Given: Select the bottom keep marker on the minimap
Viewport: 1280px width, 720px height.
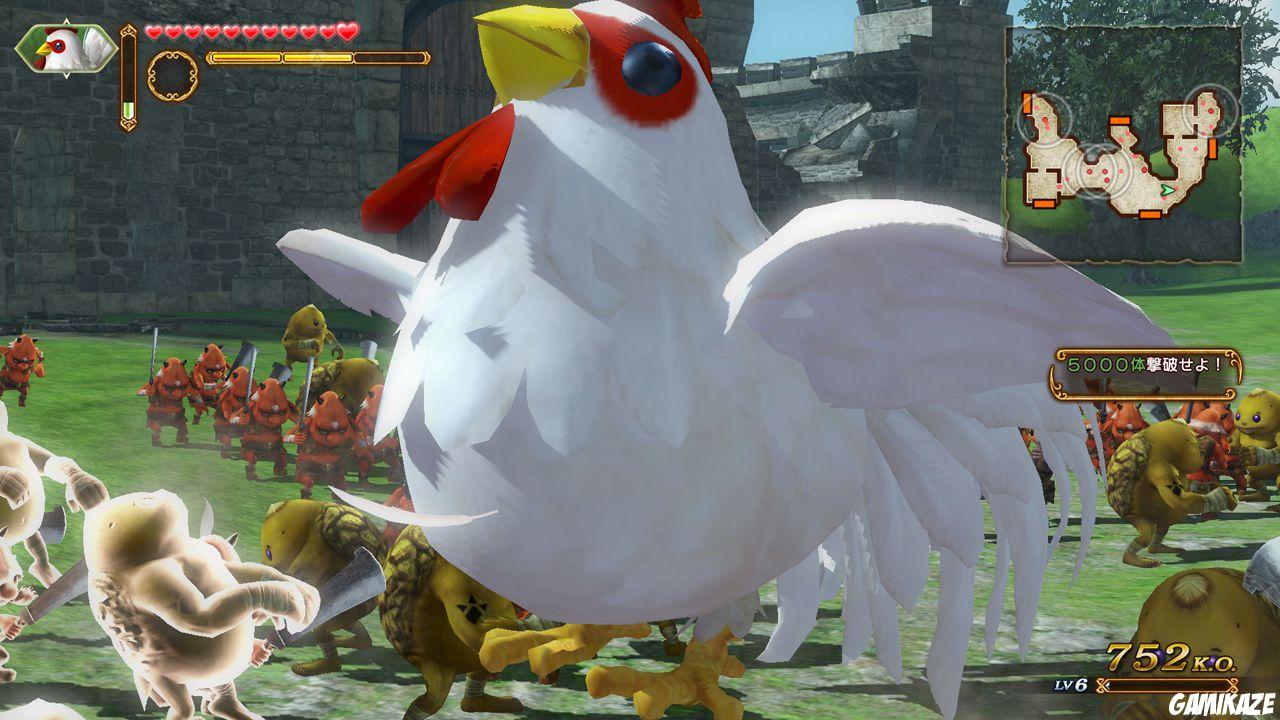Looking at the screenshot, I should (x=1149, y=213).
